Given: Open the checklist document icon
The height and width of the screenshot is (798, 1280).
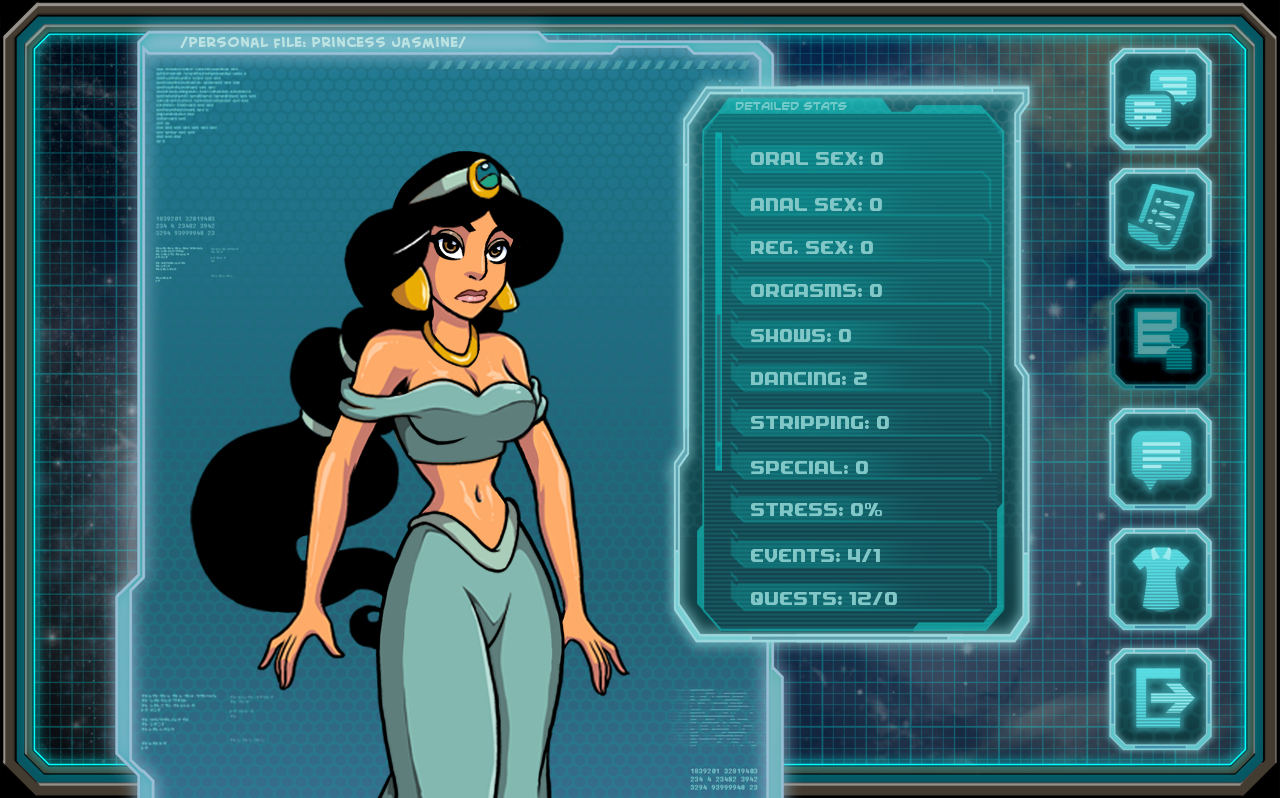Looking at the screenshot, I should 1160,219.
